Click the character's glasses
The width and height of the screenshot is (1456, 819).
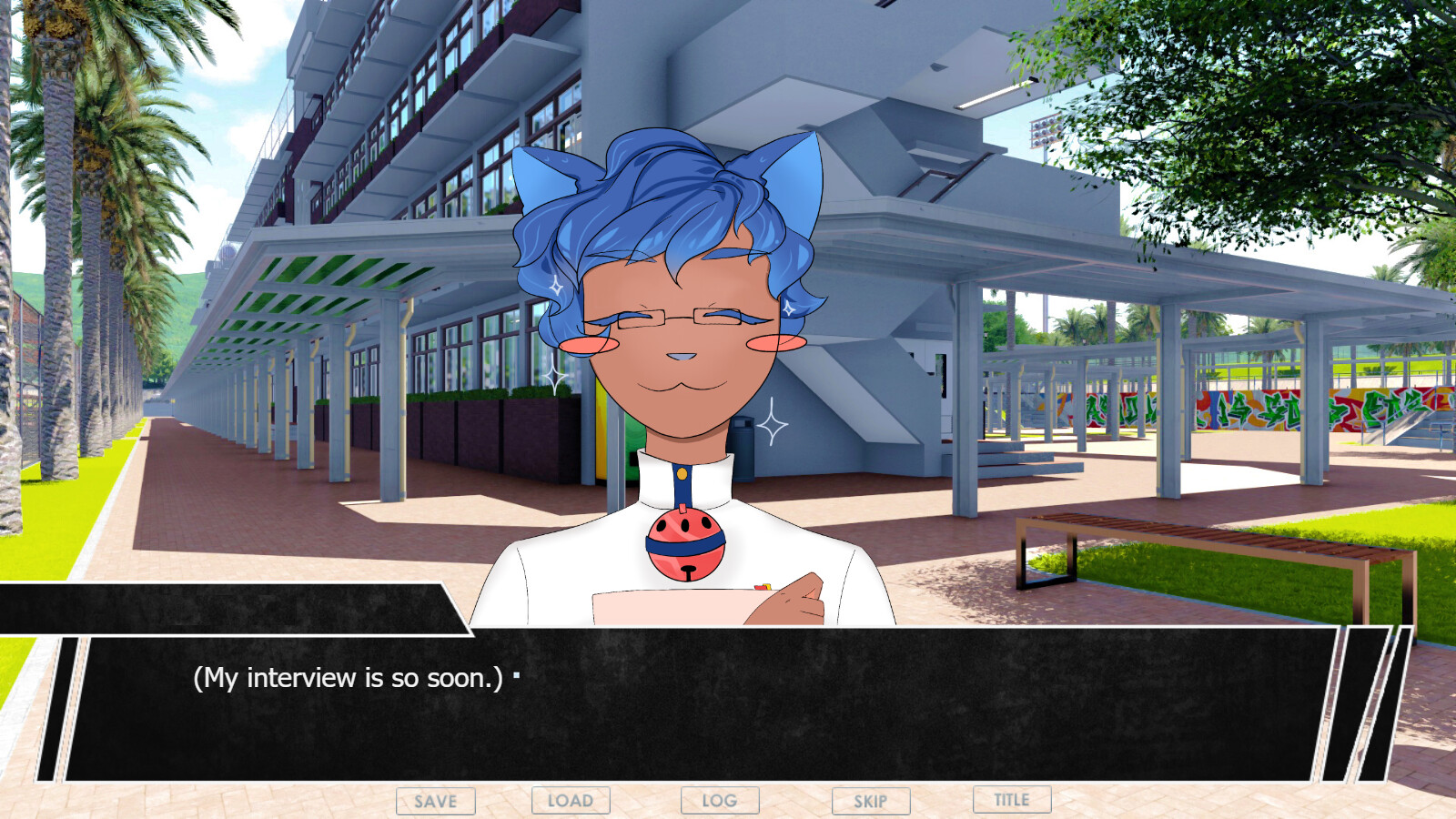coord(678,320)
